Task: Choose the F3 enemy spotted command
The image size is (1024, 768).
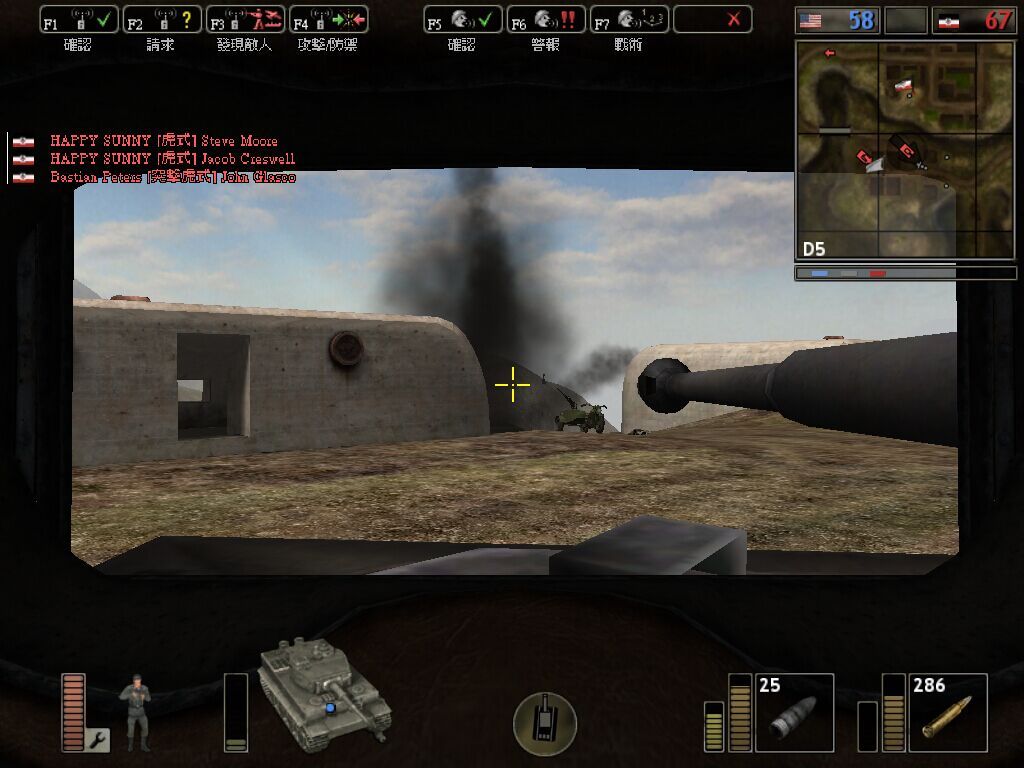Action: [245, 20]
